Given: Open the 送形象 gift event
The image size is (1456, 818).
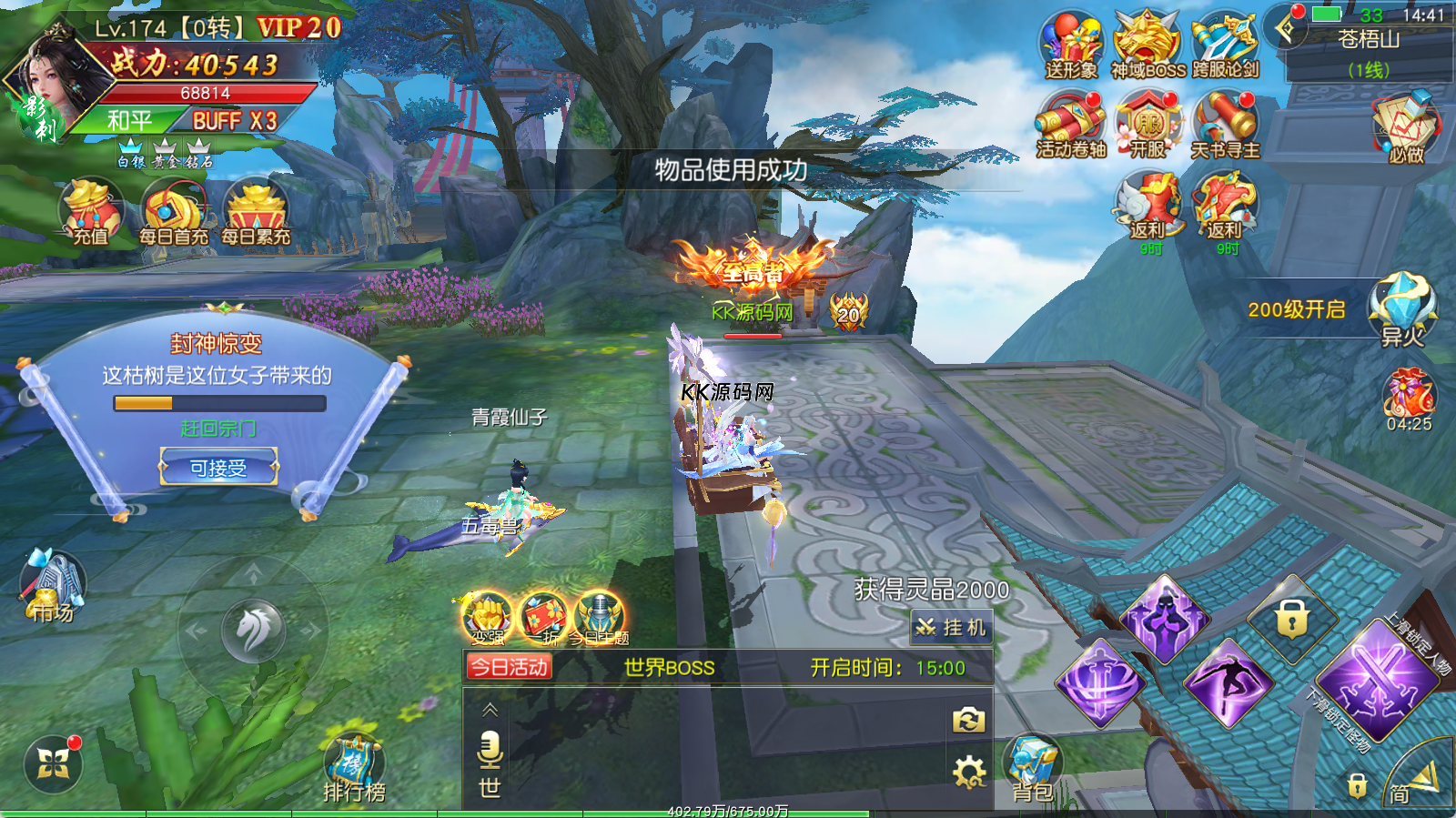Looking at the screenshot, I should click(1071, 45).
